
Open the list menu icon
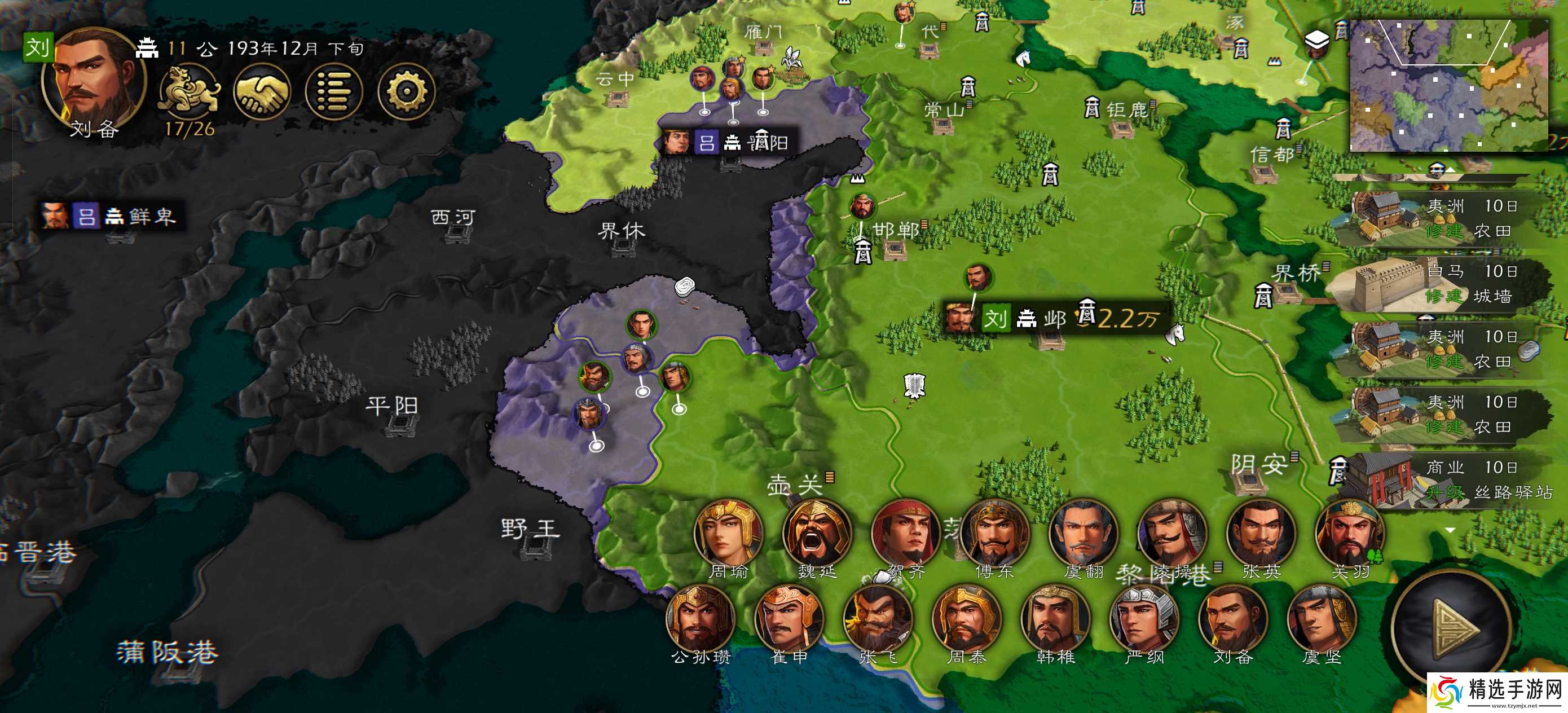(x=333, y=92)
